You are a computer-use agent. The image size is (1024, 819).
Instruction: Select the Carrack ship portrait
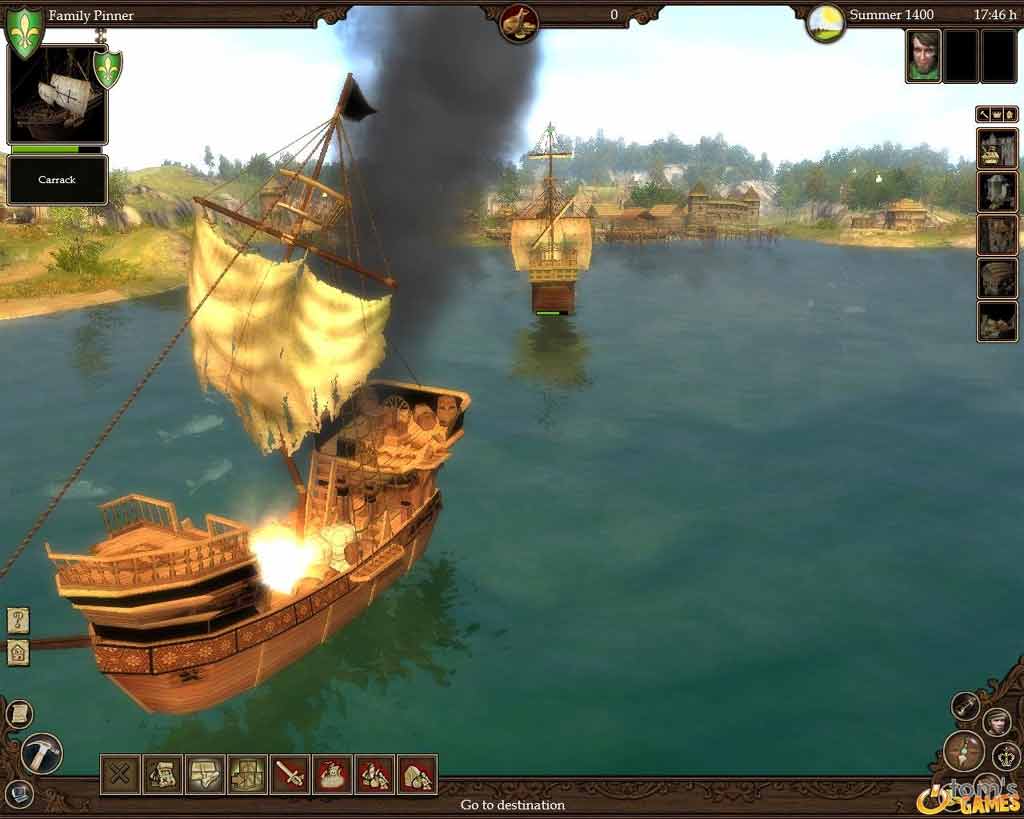(57, 96)
